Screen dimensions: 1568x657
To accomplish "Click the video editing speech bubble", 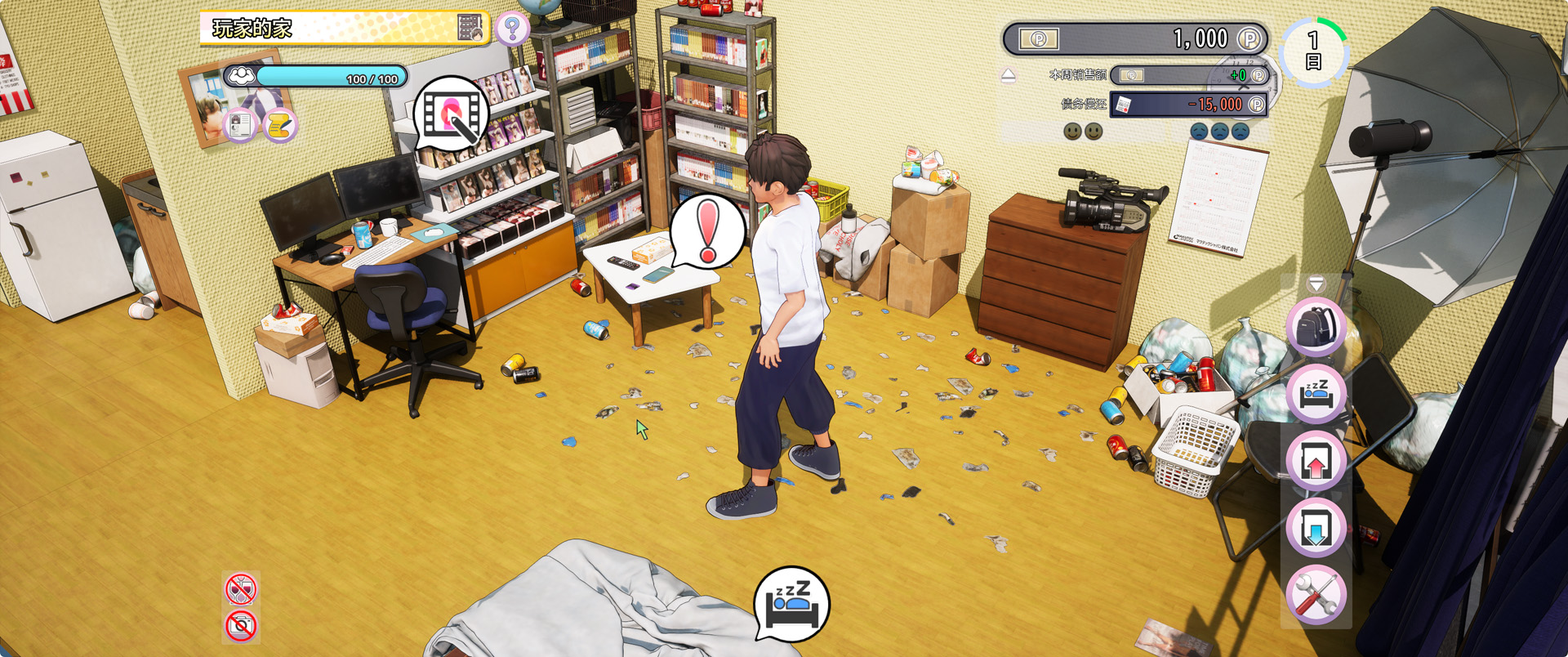I will 452,114.
